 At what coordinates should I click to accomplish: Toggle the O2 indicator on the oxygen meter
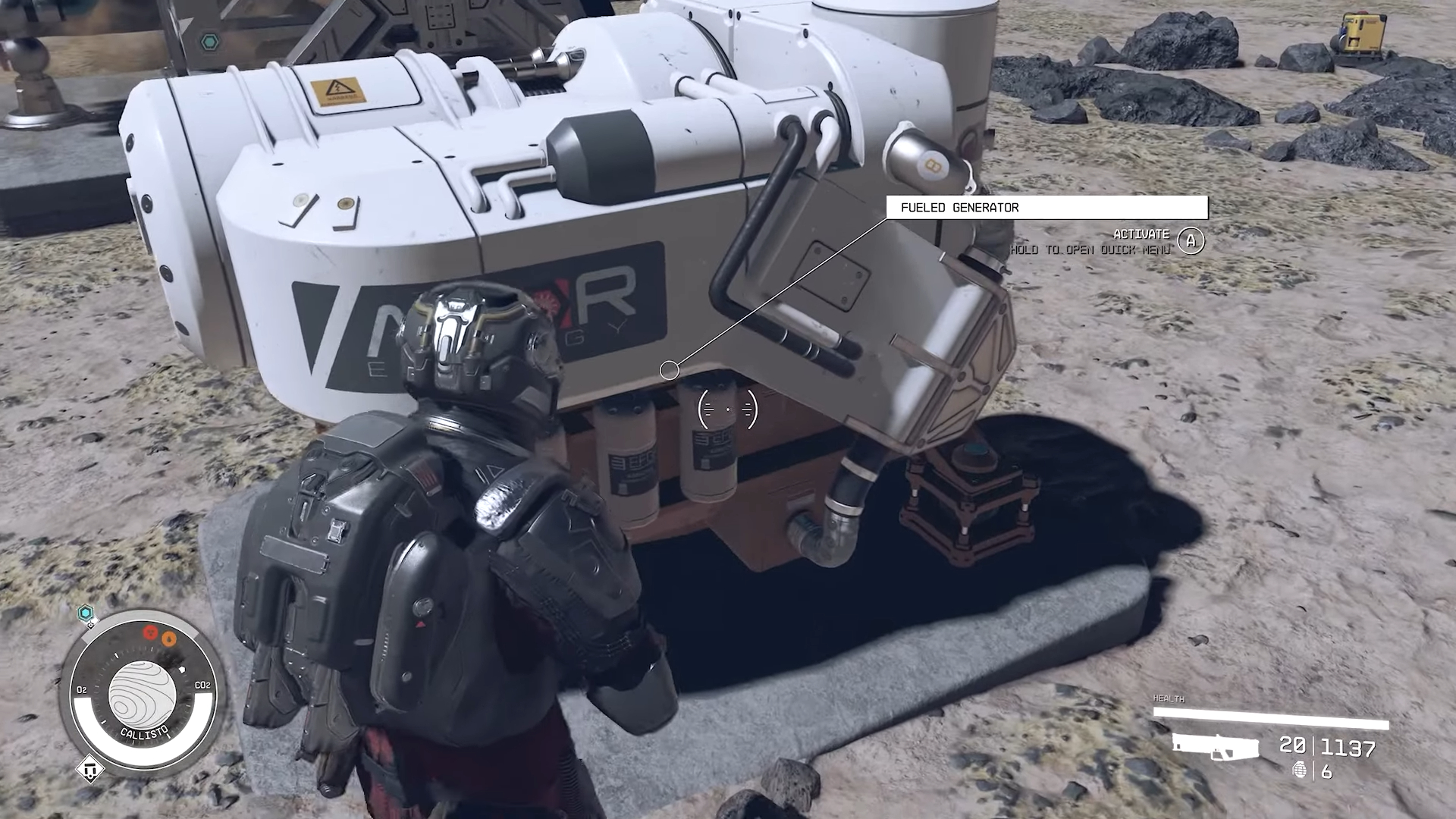point(82,689)
